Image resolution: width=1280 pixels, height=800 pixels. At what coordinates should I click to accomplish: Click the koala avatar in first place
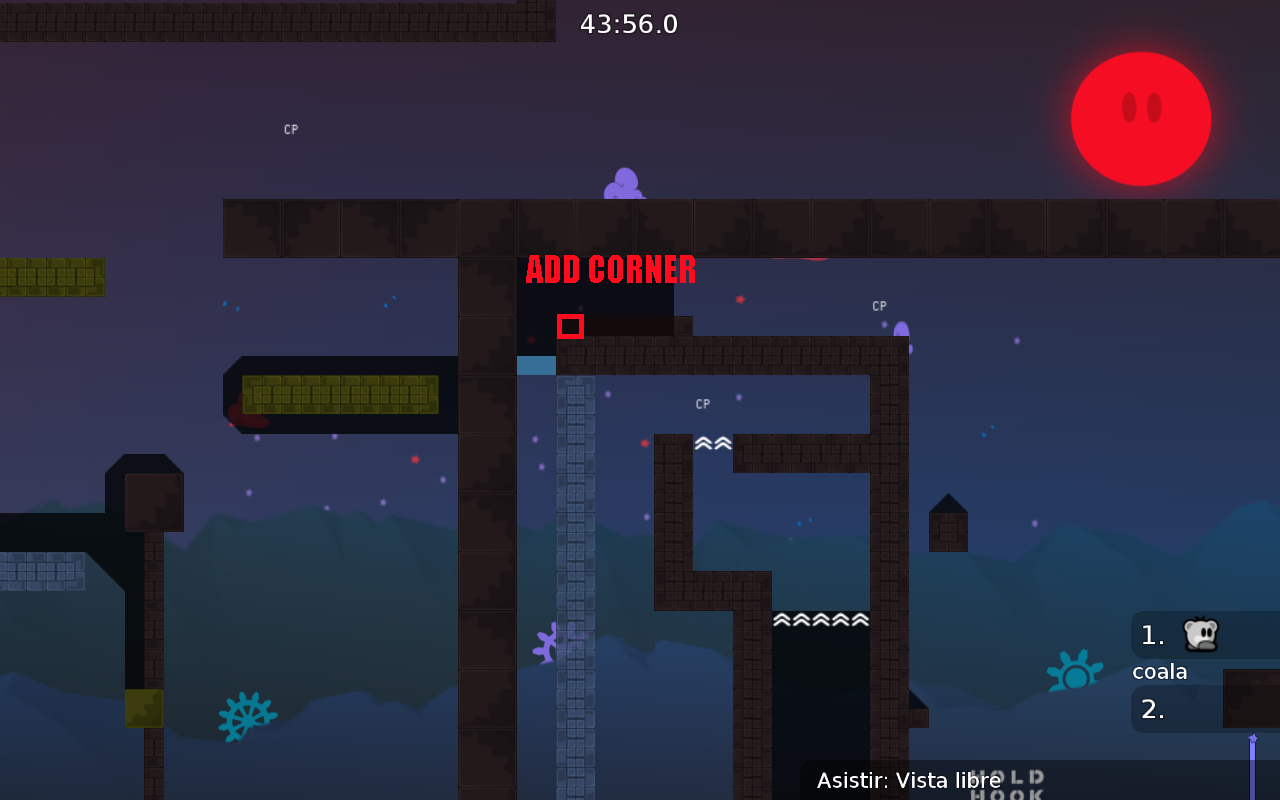(x=1203, y=633)
